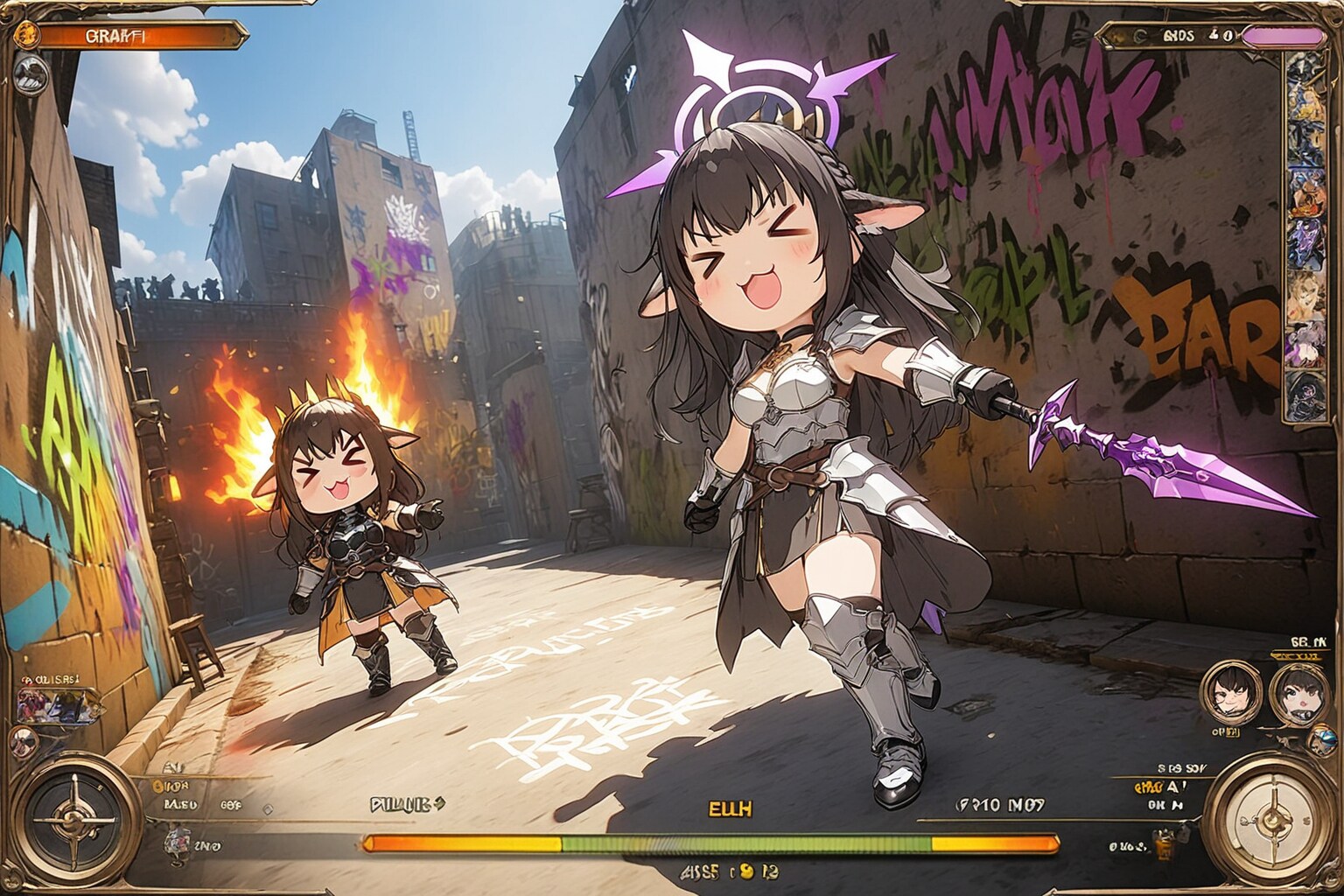Choose the blonde face portrait in the side column

click(x=1308, y=292)
